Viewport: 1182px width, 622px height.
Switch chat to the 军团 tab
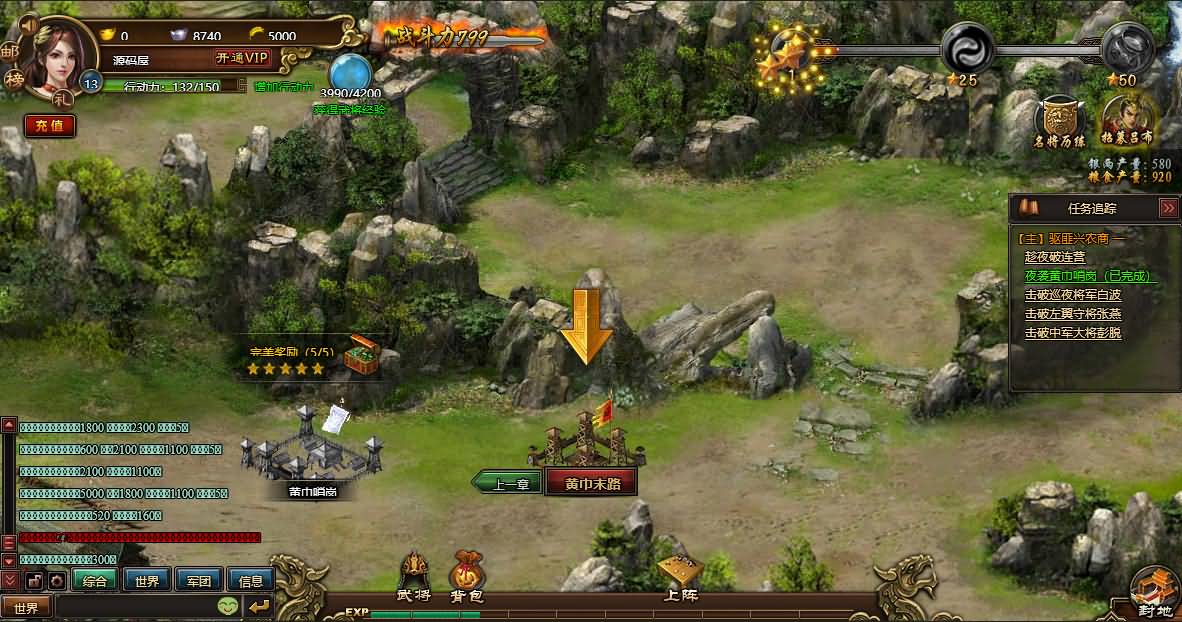(x=199, y=580)
